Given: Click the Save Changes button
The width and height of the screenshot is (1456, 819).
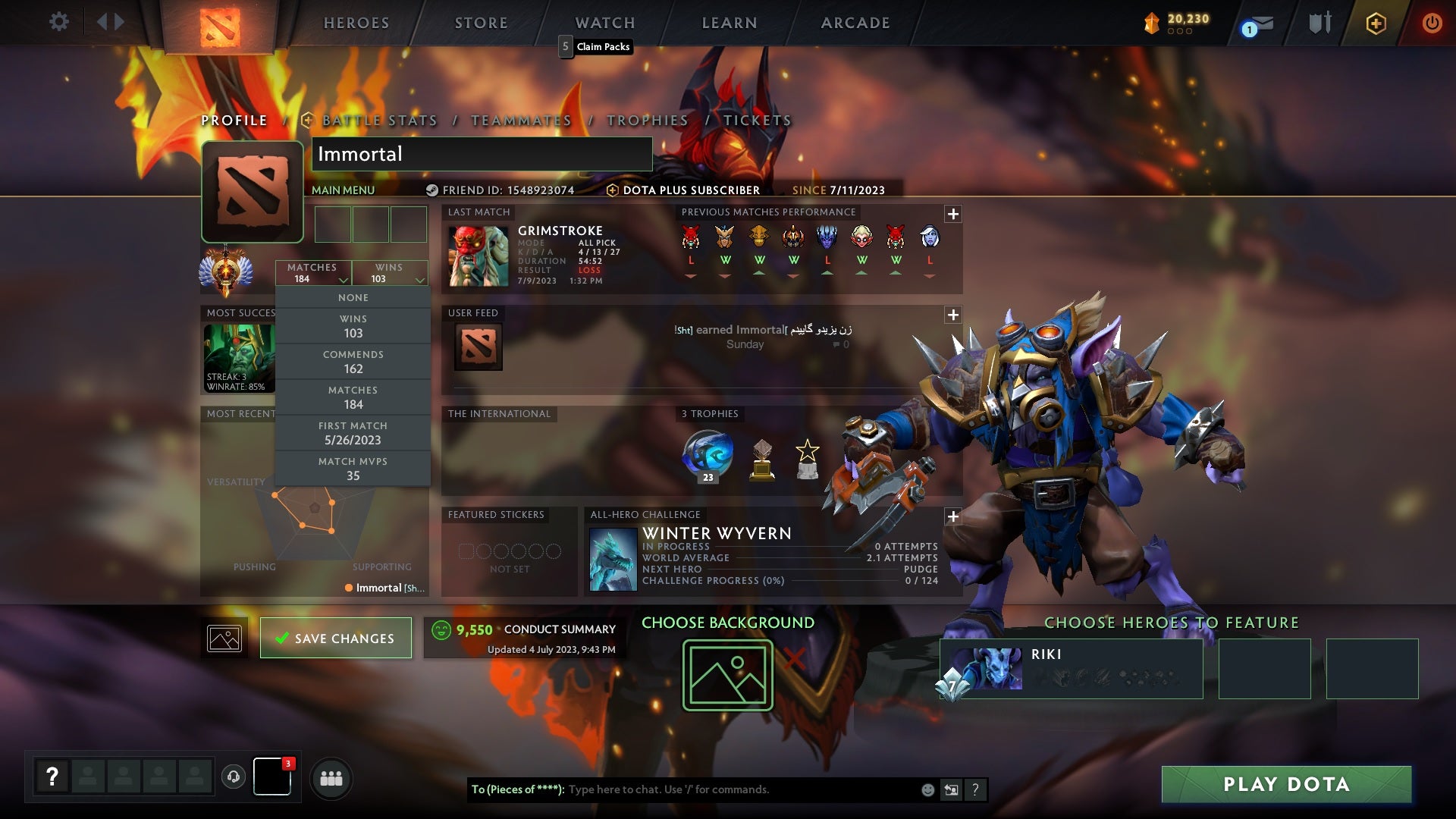Looking at the screenshot, I should (x=336, y=638).
